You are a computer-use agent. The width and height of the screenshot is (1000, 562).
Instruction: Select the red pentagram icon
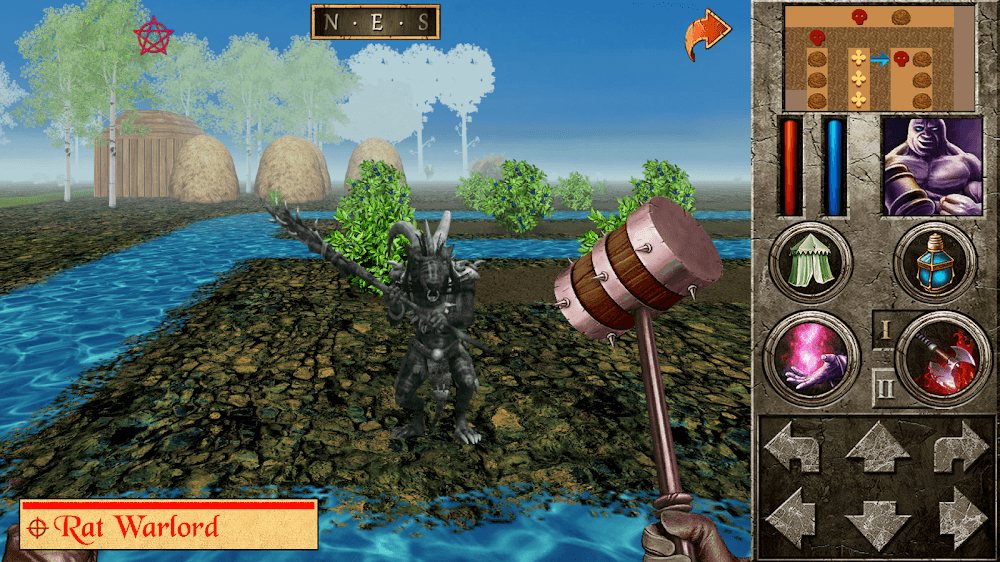(153, 37)
